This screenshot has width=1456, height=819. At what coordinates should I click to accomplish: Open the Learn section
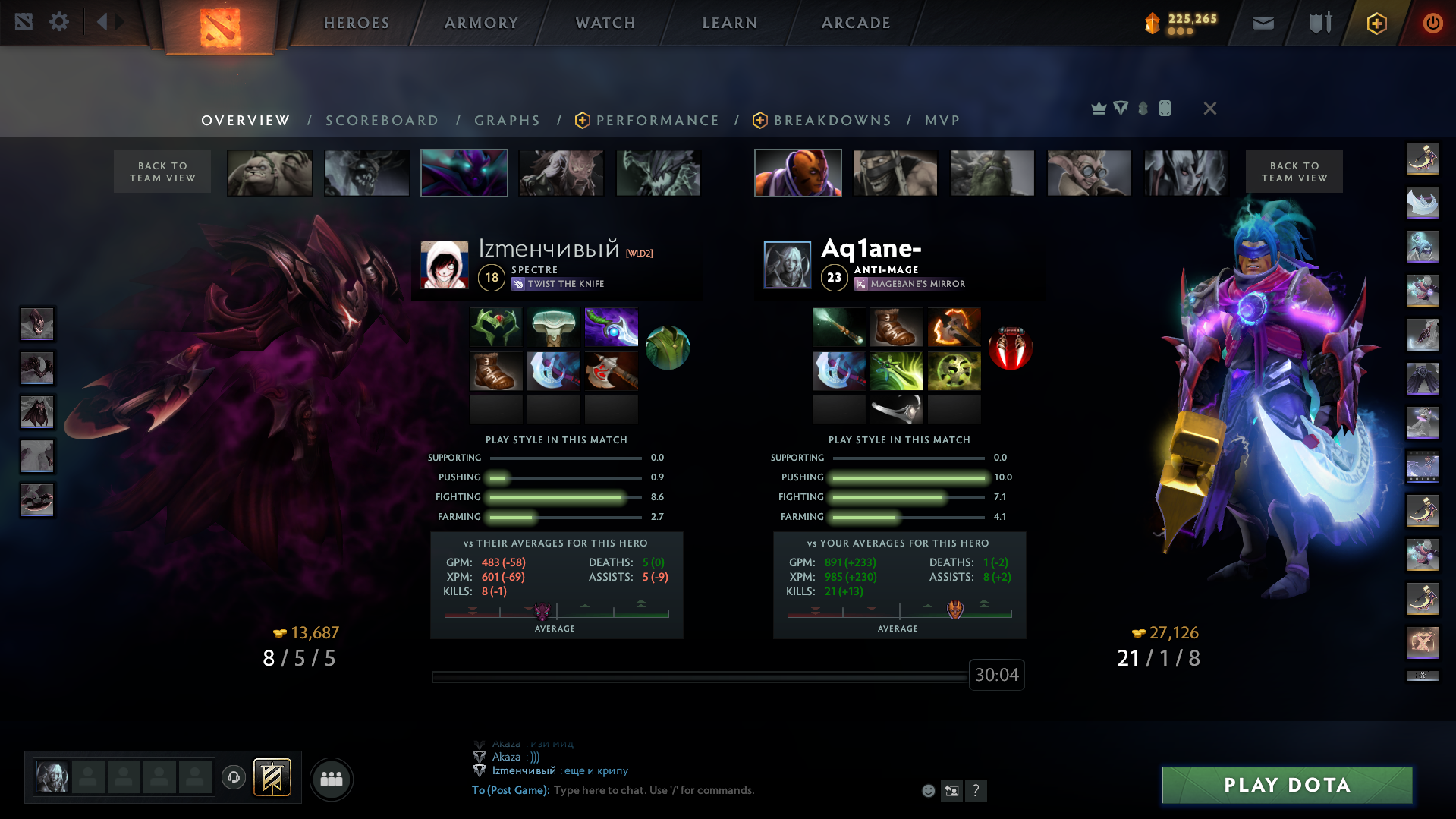(730, 23)
